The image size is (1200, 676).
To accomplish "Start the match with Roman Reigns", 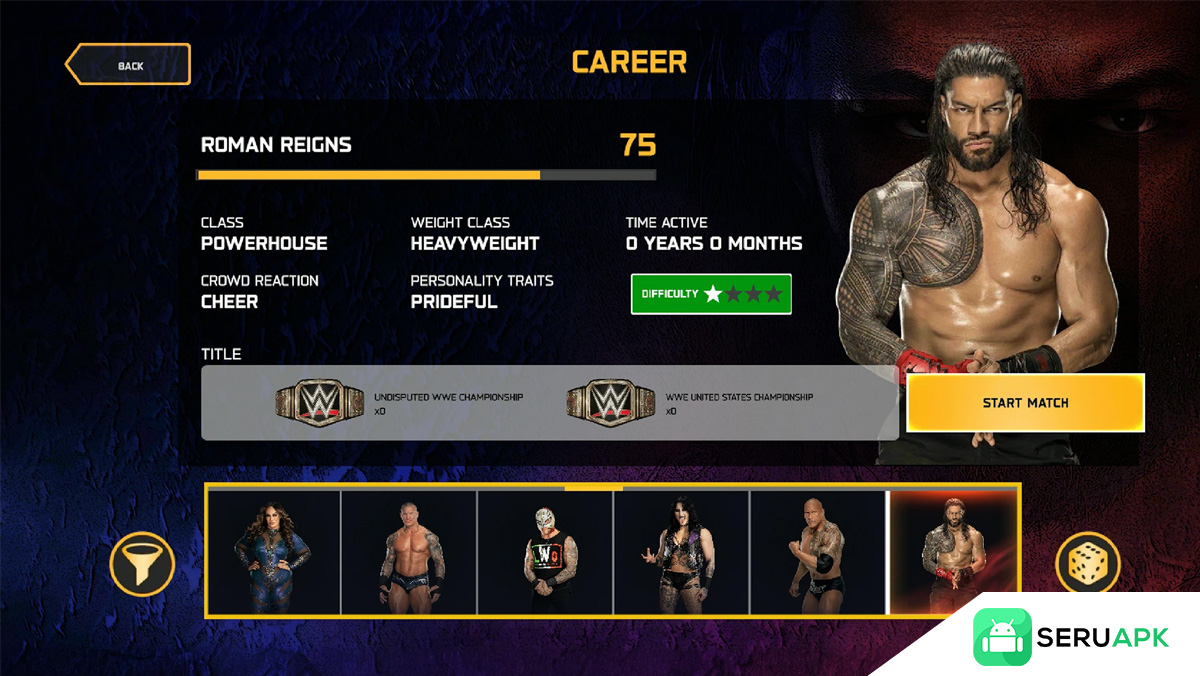I will tap(1025, 403).
